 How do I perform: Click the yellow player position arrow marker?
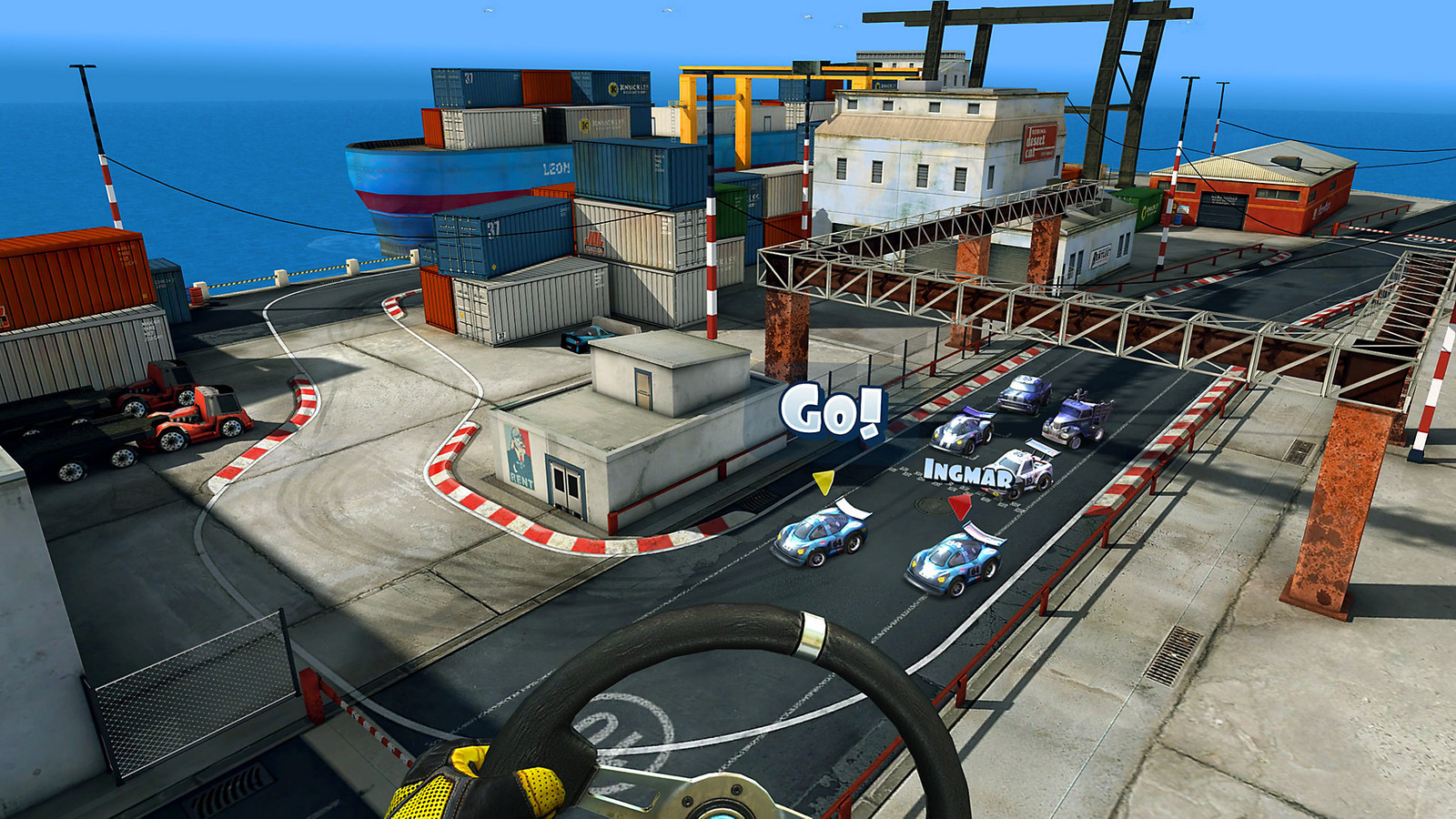click(823, 483)
